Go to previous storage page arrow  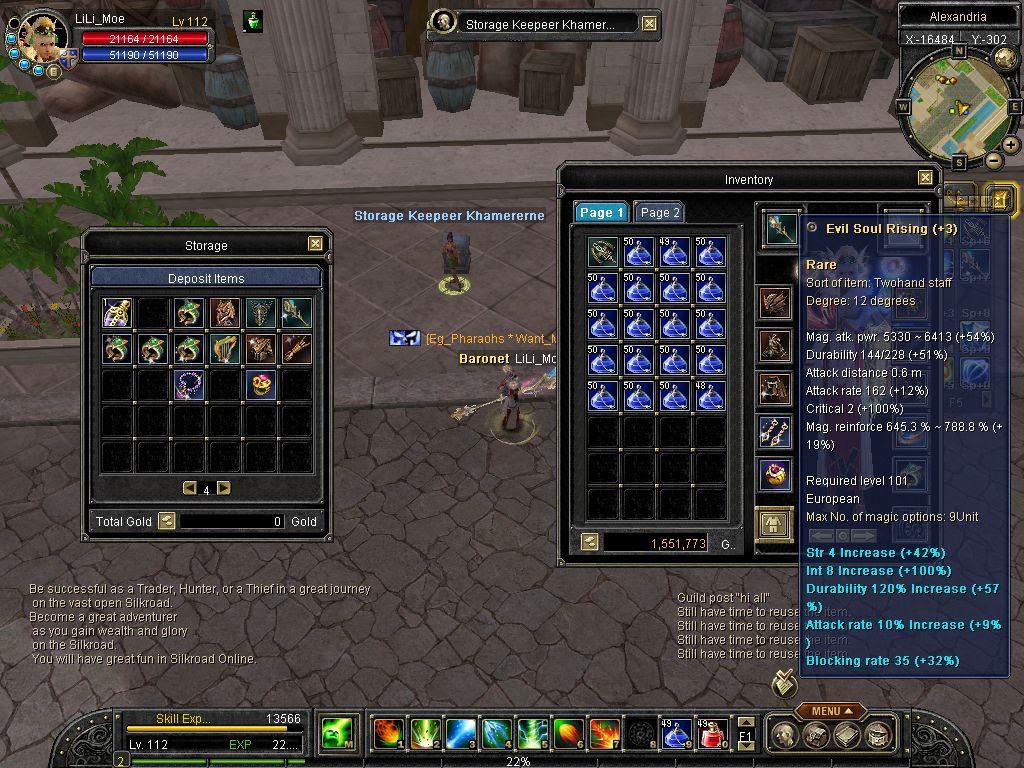[189, 488]
